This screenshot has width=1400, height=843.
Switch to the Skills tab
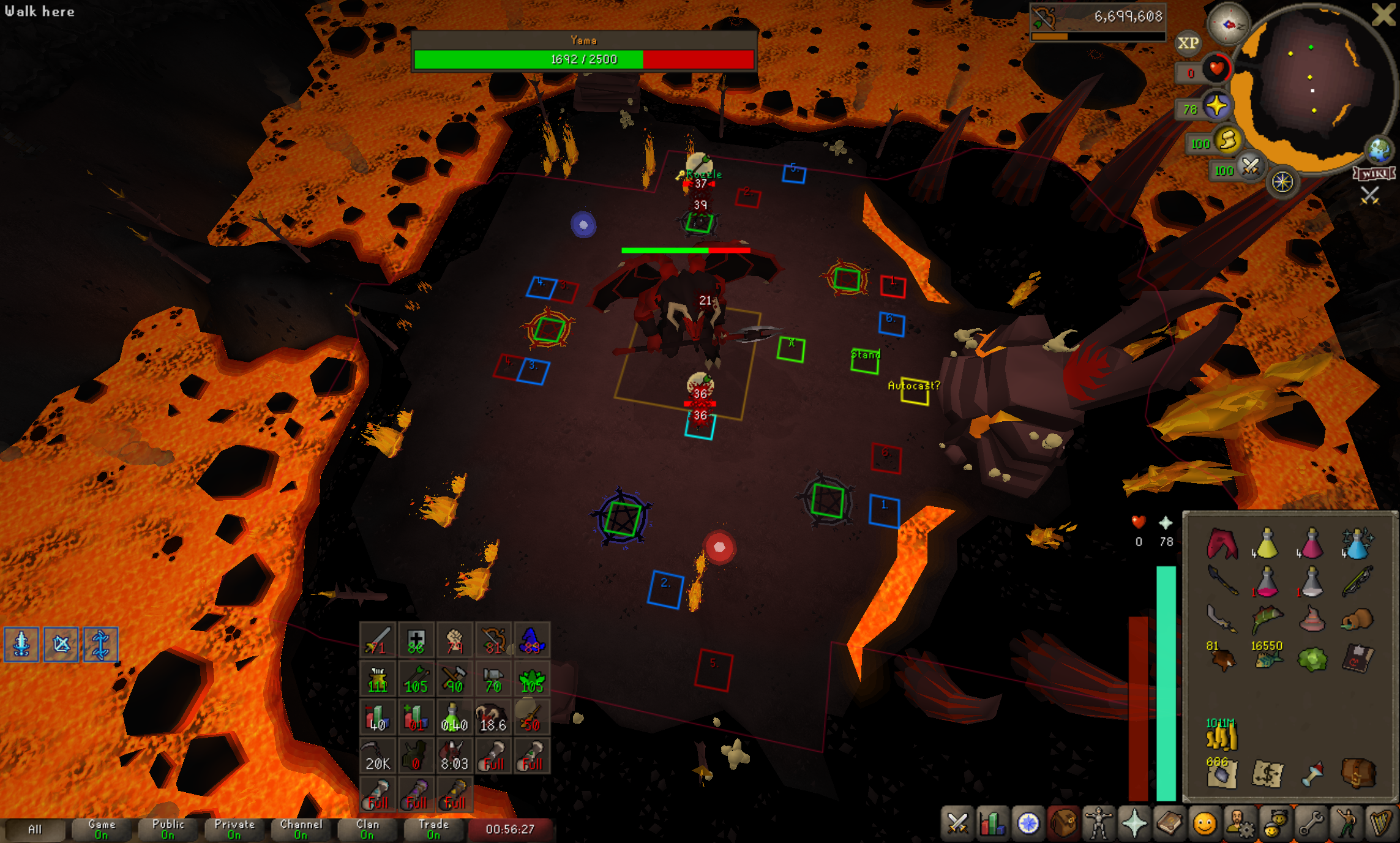click(x=992, y=823)
